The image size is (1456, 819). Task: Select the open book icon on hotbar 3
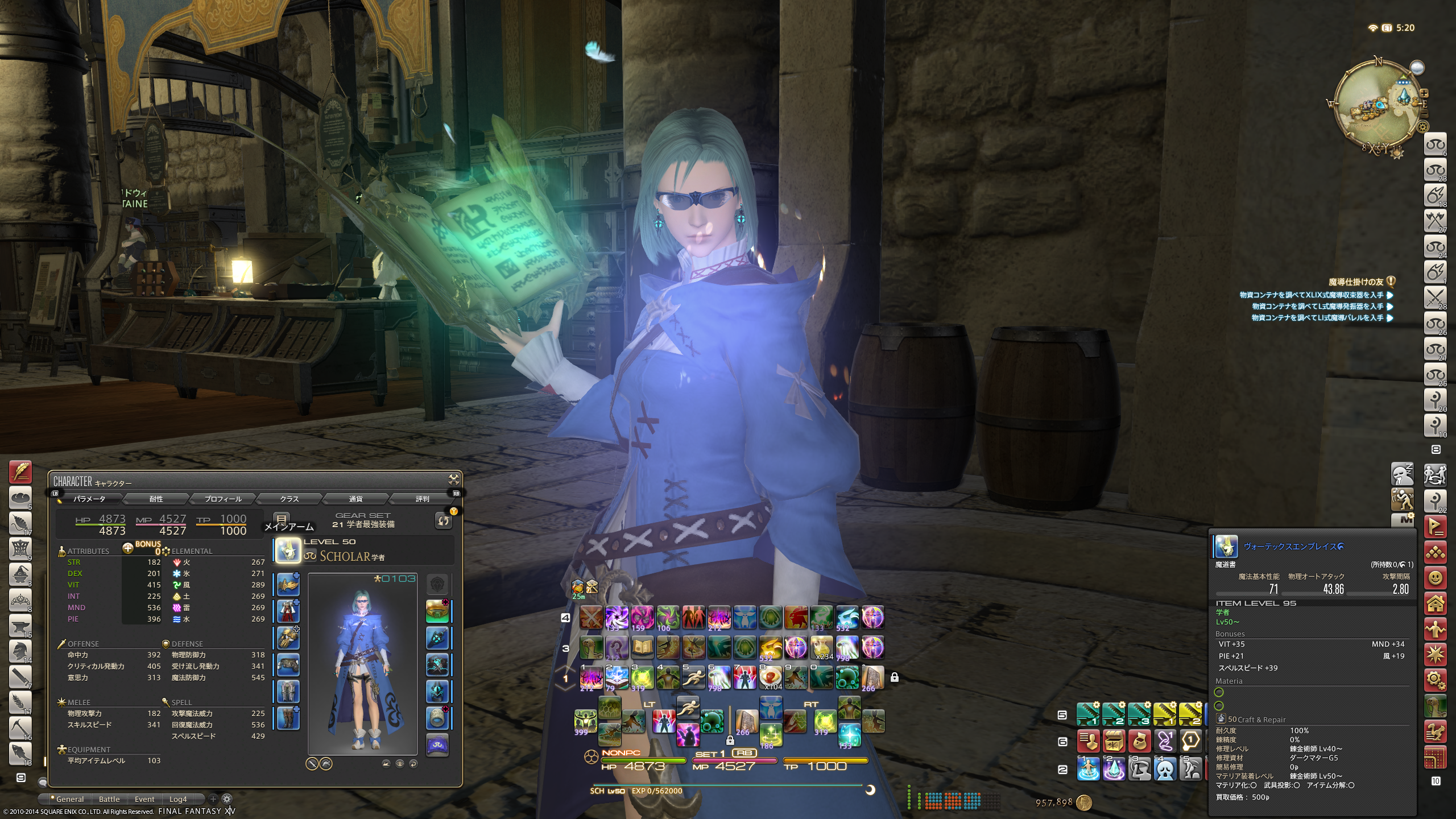[x=642, y=647]
